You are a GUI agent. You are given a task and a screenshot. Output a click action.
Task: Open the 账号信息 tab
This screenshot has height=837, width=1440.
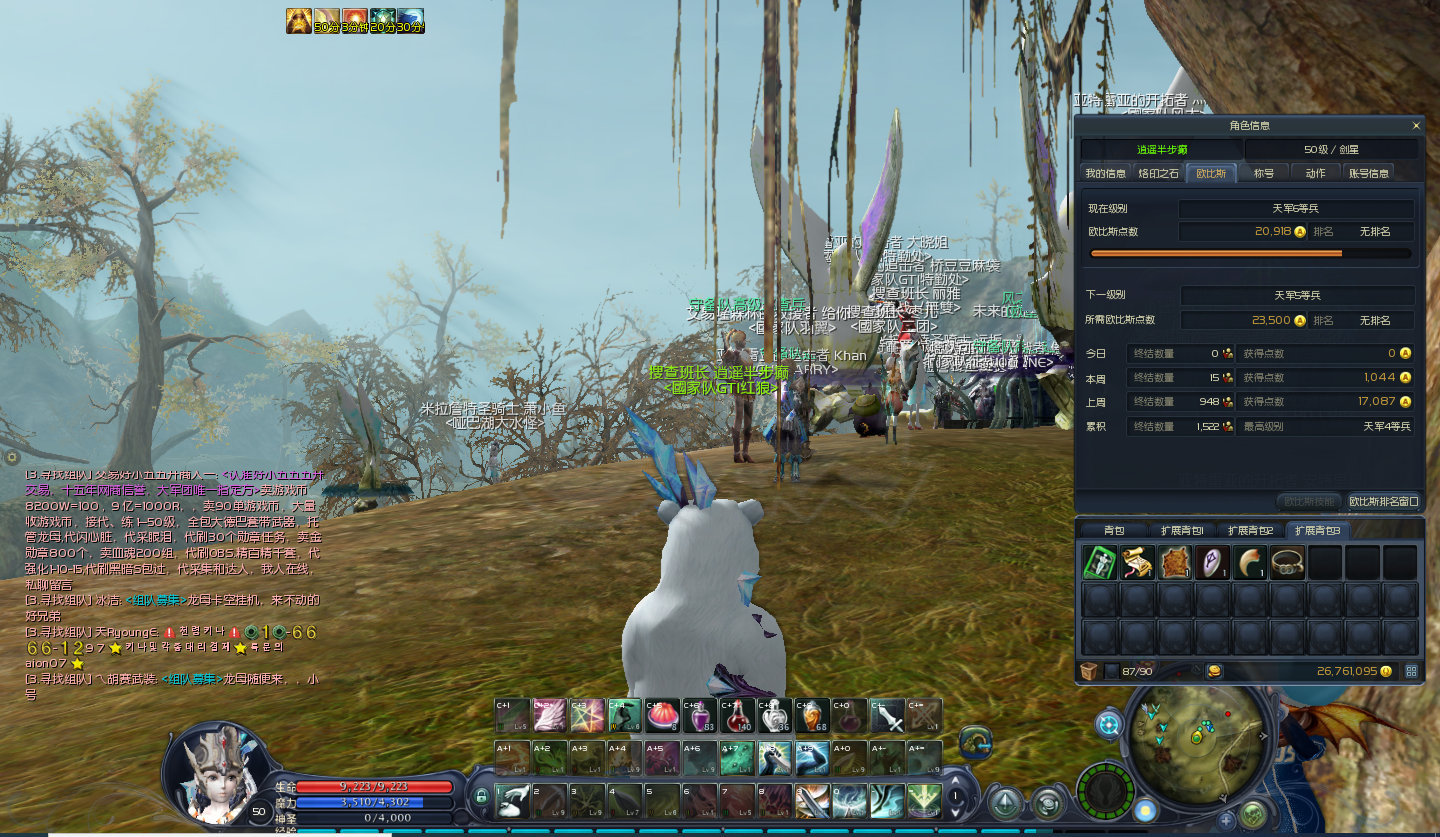1368,173
